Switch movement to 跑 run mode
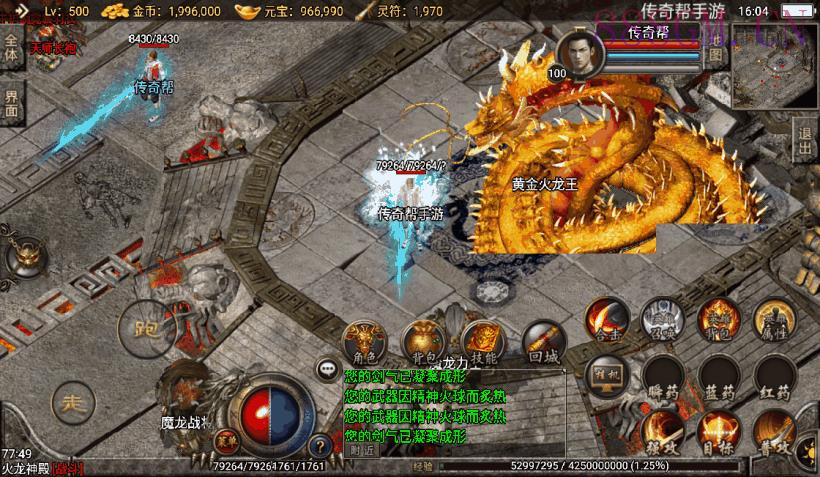The width and height of the screenshot is (820, 477). (x=141, y=325)
